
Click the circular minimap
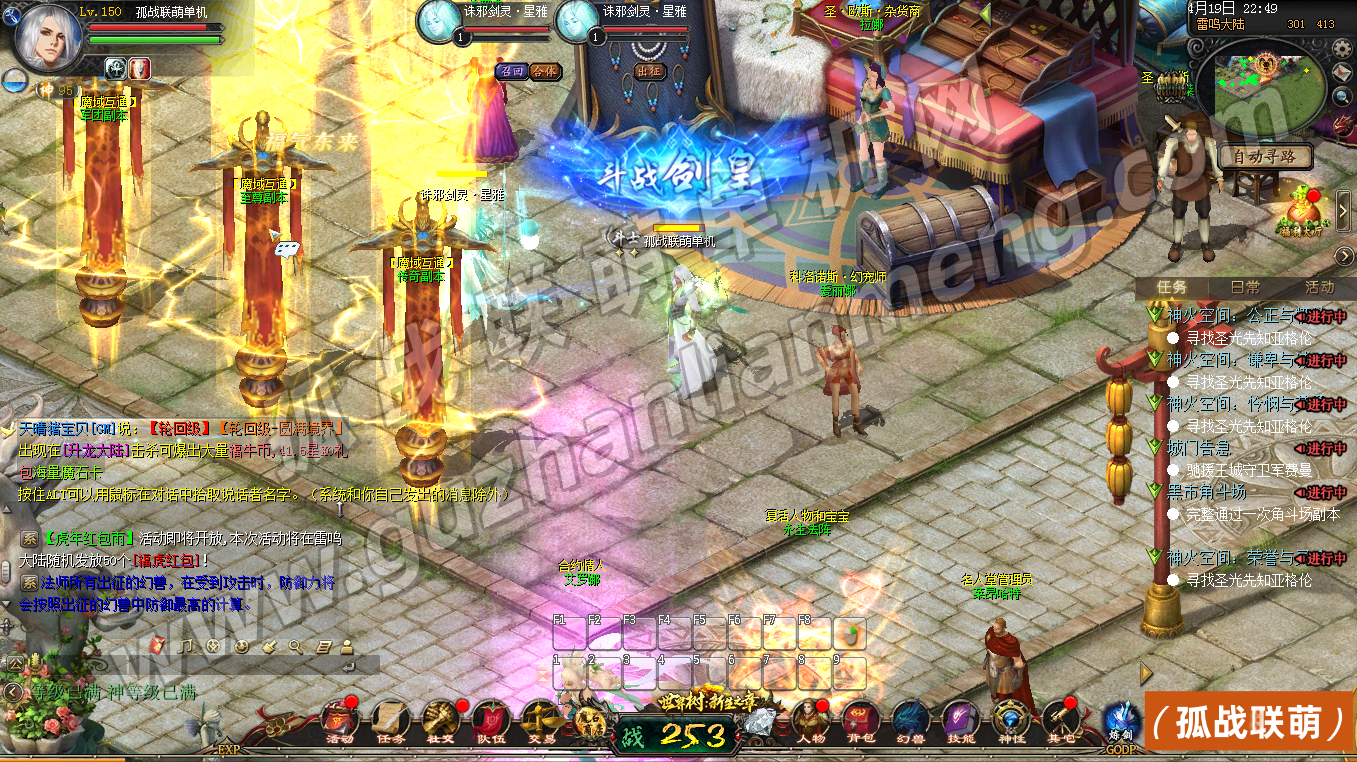tap(1266, 88)
